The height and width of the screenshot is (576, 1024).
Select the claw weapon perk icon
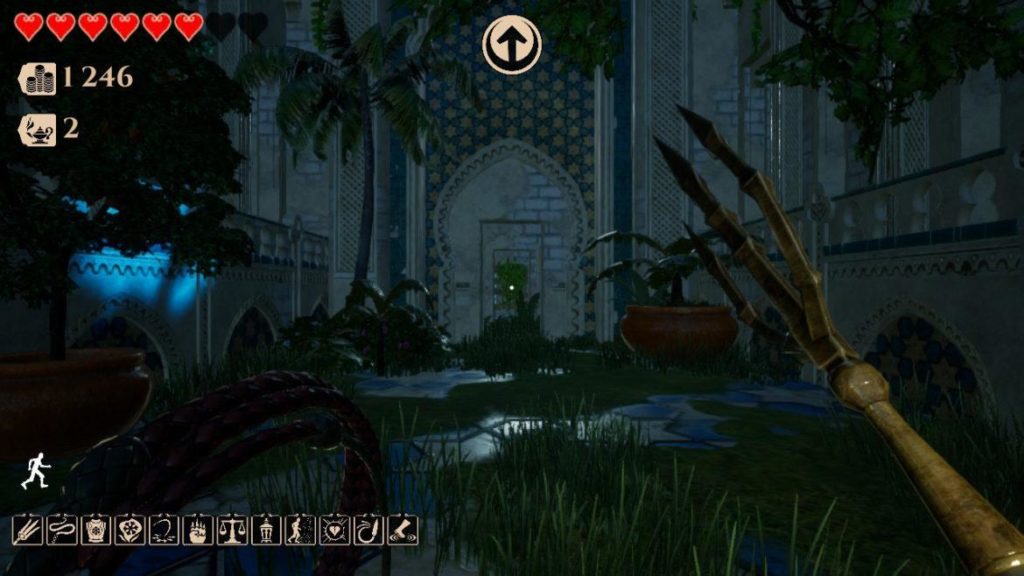[28, 530]
